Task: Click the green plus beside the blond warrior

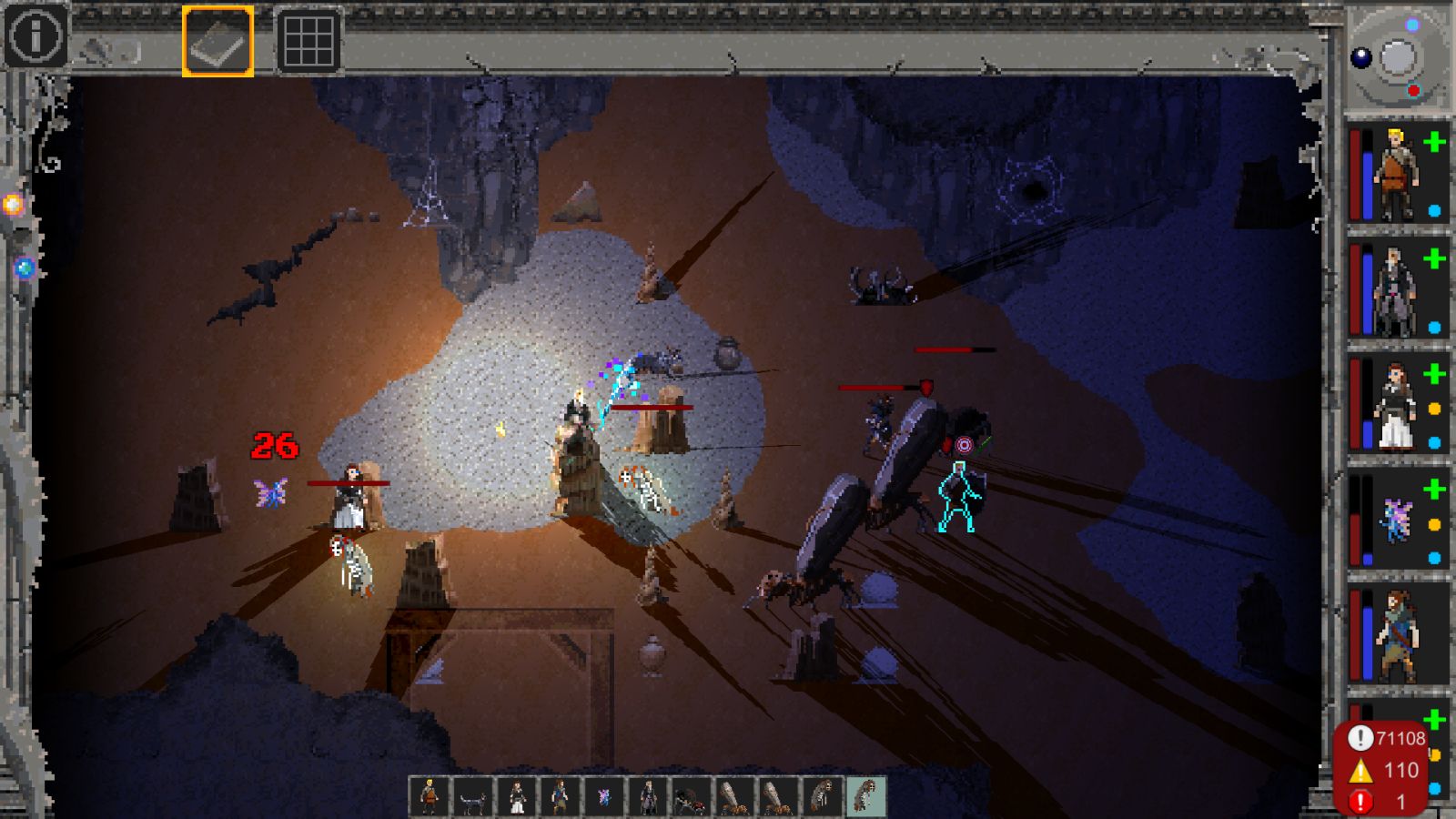Action: [x=1435, y=142]
